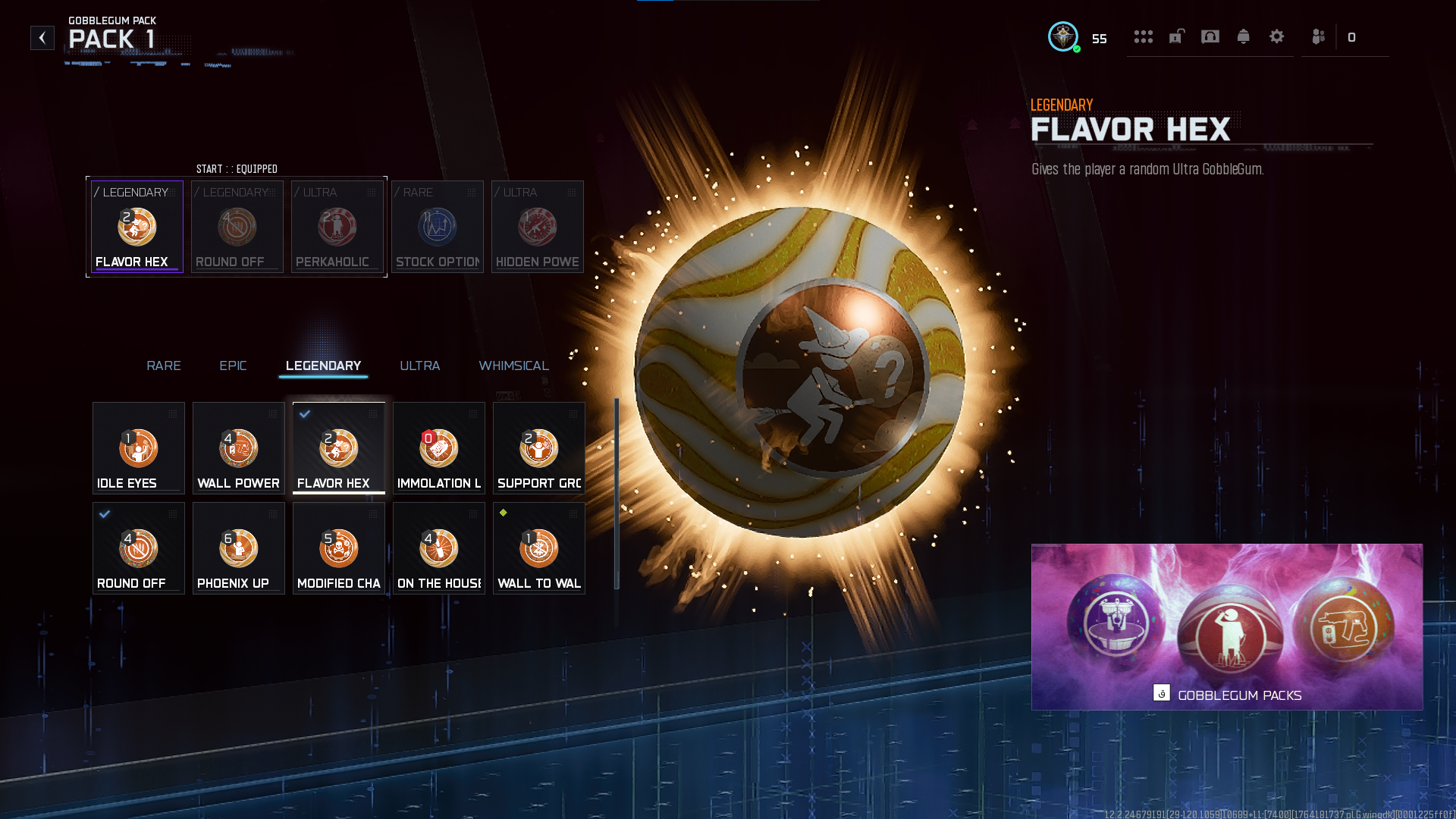This screenshot has height=819, width=1456.
Task: Pick the On the House gobblegum
Action: [439, 548]
